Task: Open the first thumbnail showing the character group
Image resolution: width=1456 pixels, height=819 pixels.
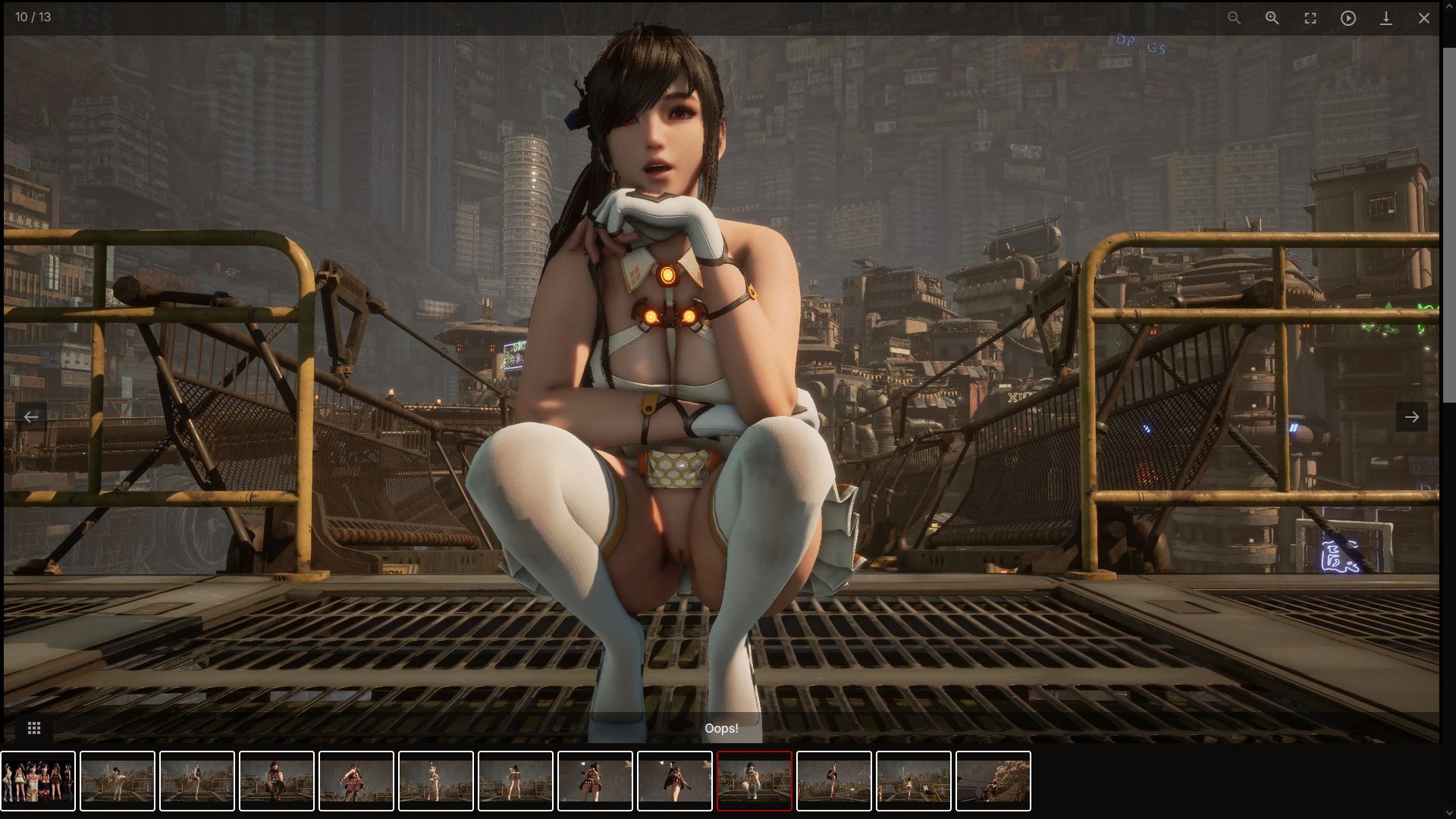Action: click(x=38, y=781)
